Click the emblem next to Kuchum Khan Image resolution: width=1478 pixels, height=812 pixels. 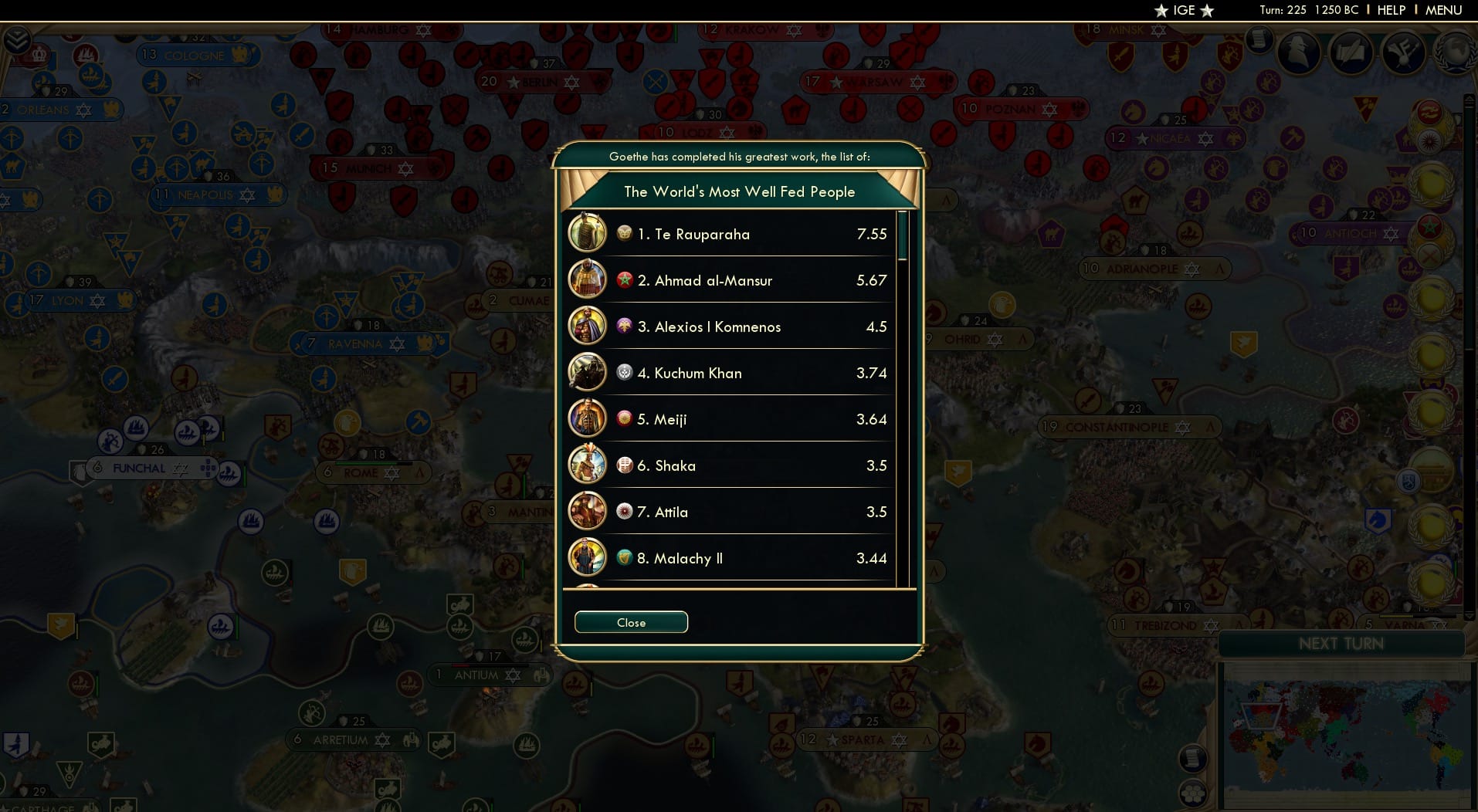point(624,372)
